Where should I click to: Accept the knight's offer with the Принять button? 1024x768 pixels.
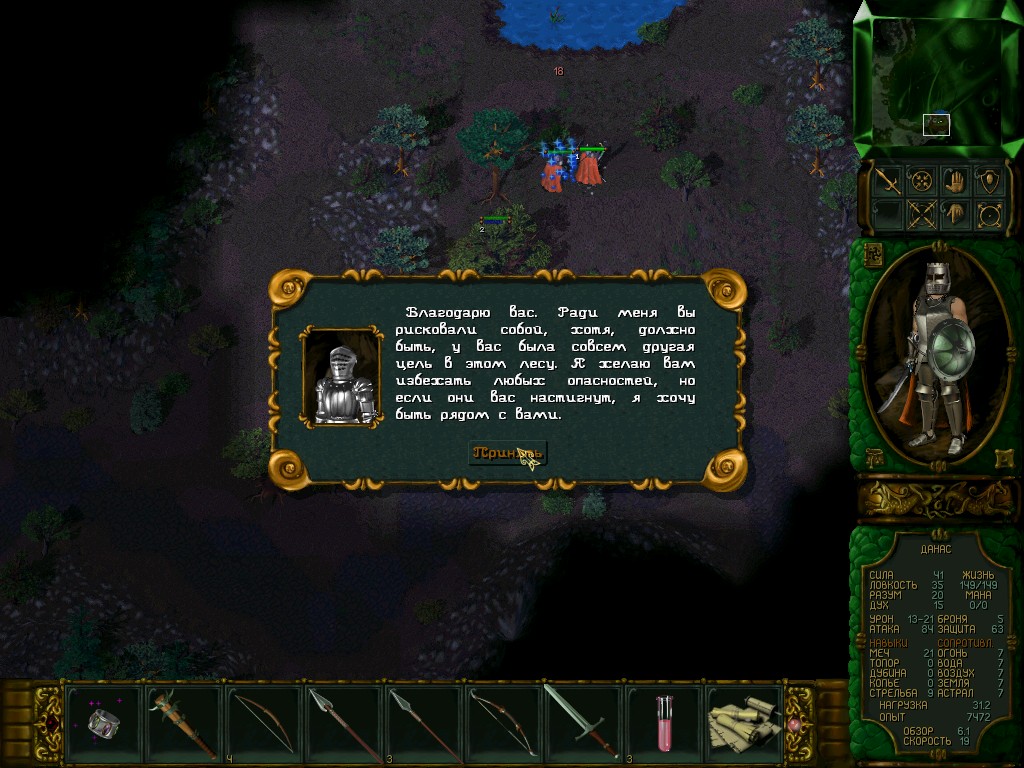tap(507, 454)
